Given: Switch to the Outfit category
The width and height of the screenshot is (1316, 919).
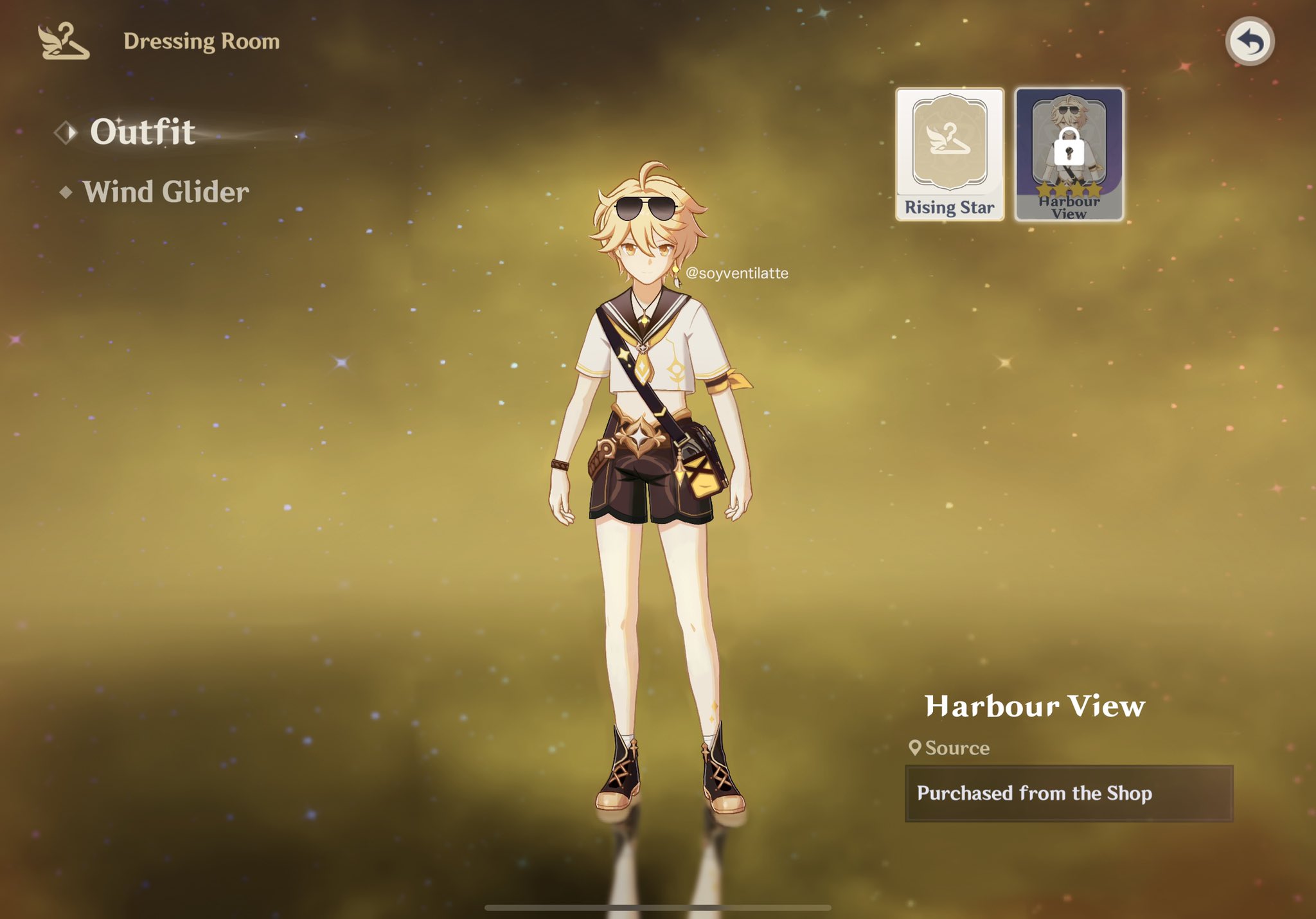Looking at the screenshot, I should (x=142, y=132).
